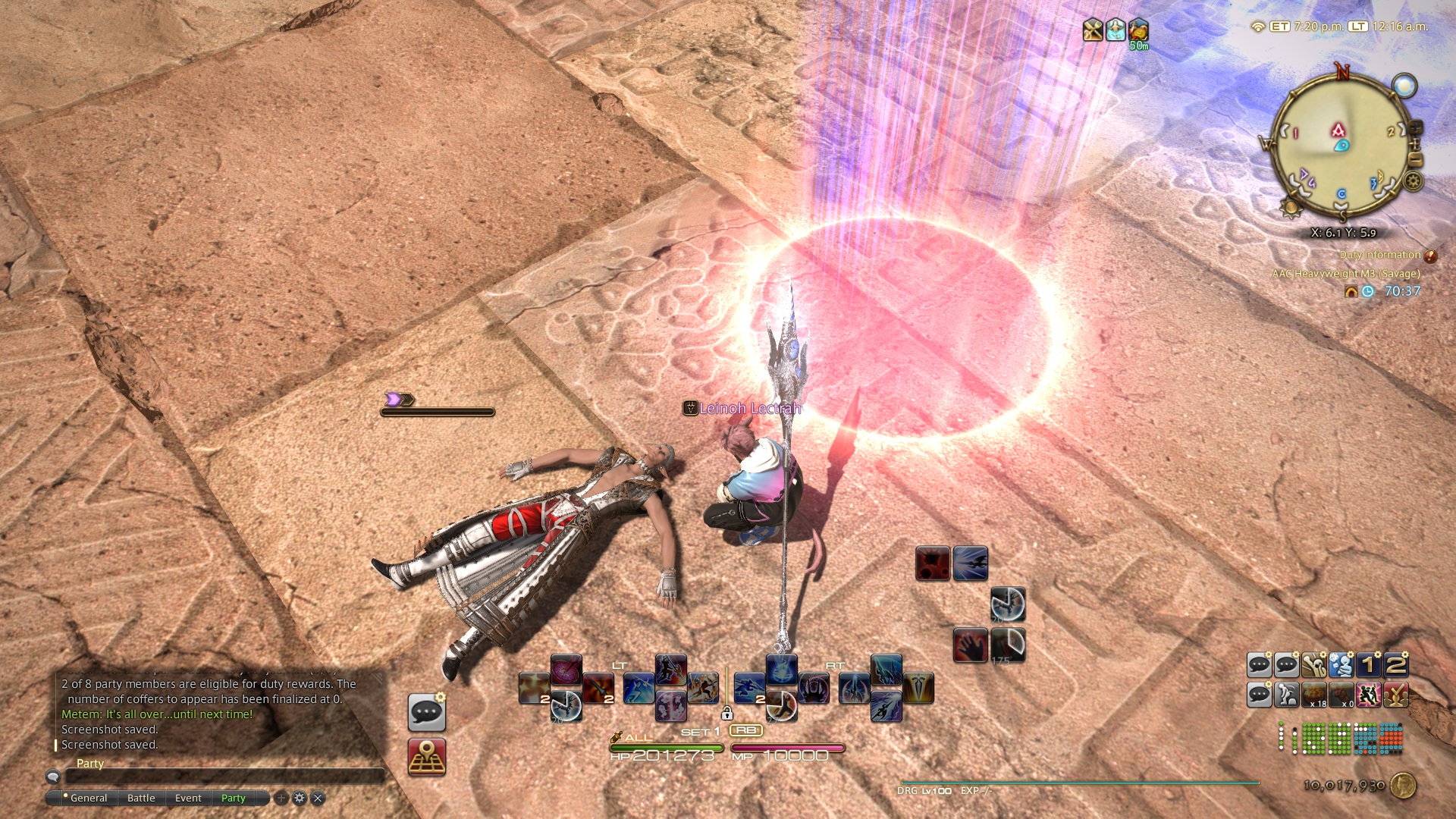Open chat log settings gear
The height and width of the screenshot is (819, 1456).
click(300, 798)
